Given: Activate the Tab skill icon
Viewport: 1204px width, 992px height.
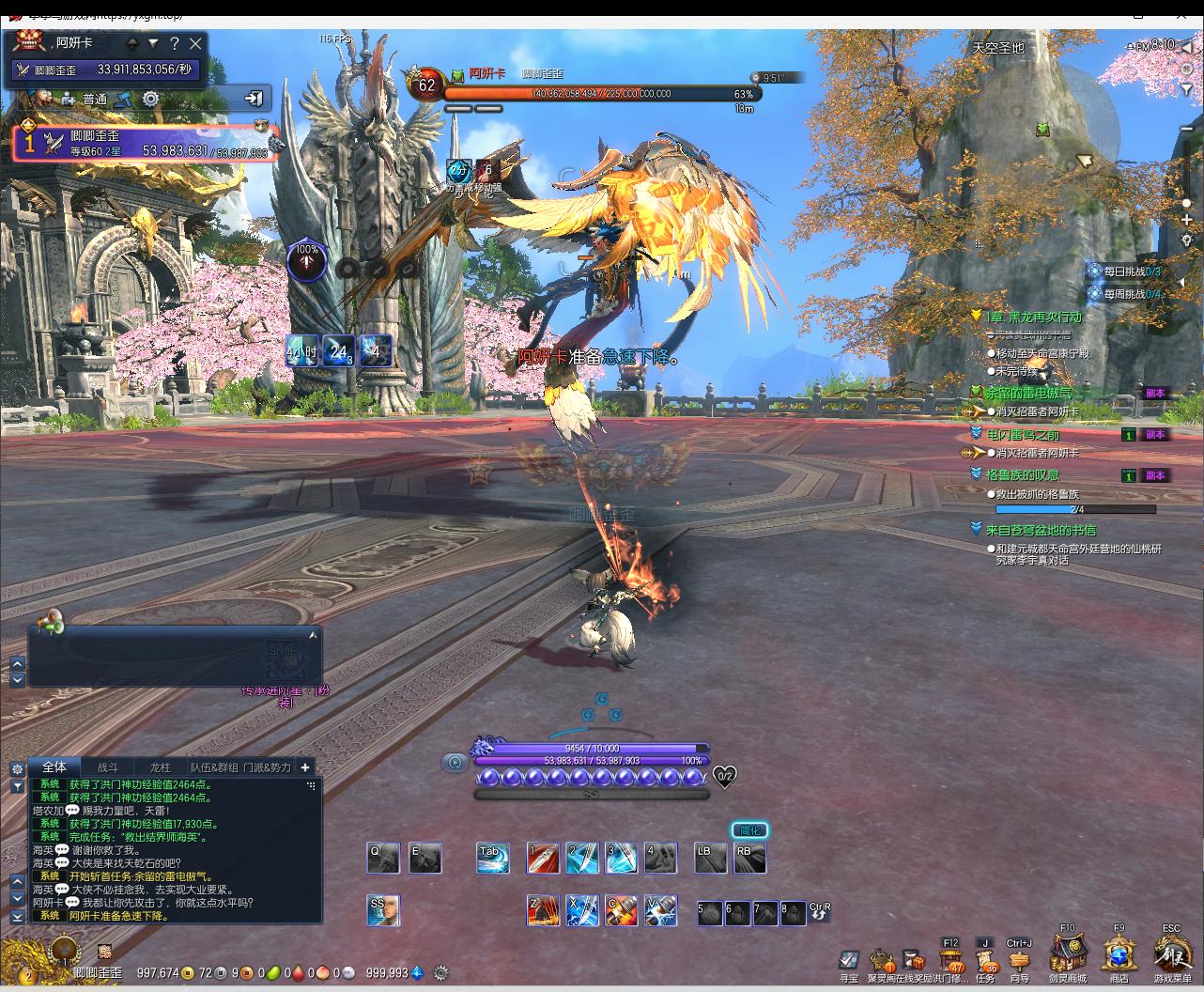Looking at the screenshot, I should click(x=492, y=858).
